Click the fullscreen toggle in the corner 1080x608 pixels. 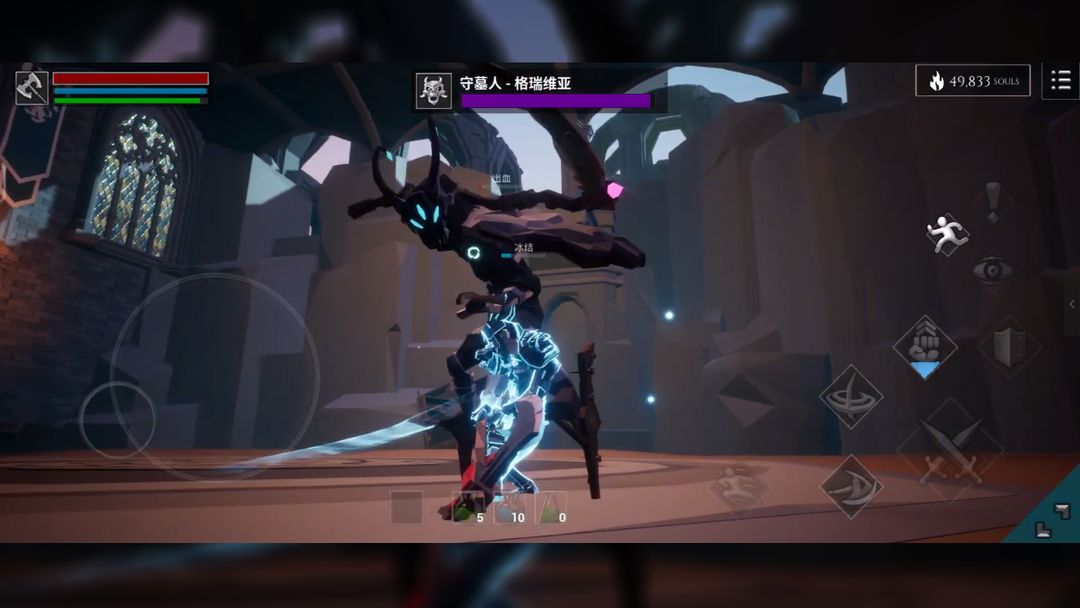1044,518
